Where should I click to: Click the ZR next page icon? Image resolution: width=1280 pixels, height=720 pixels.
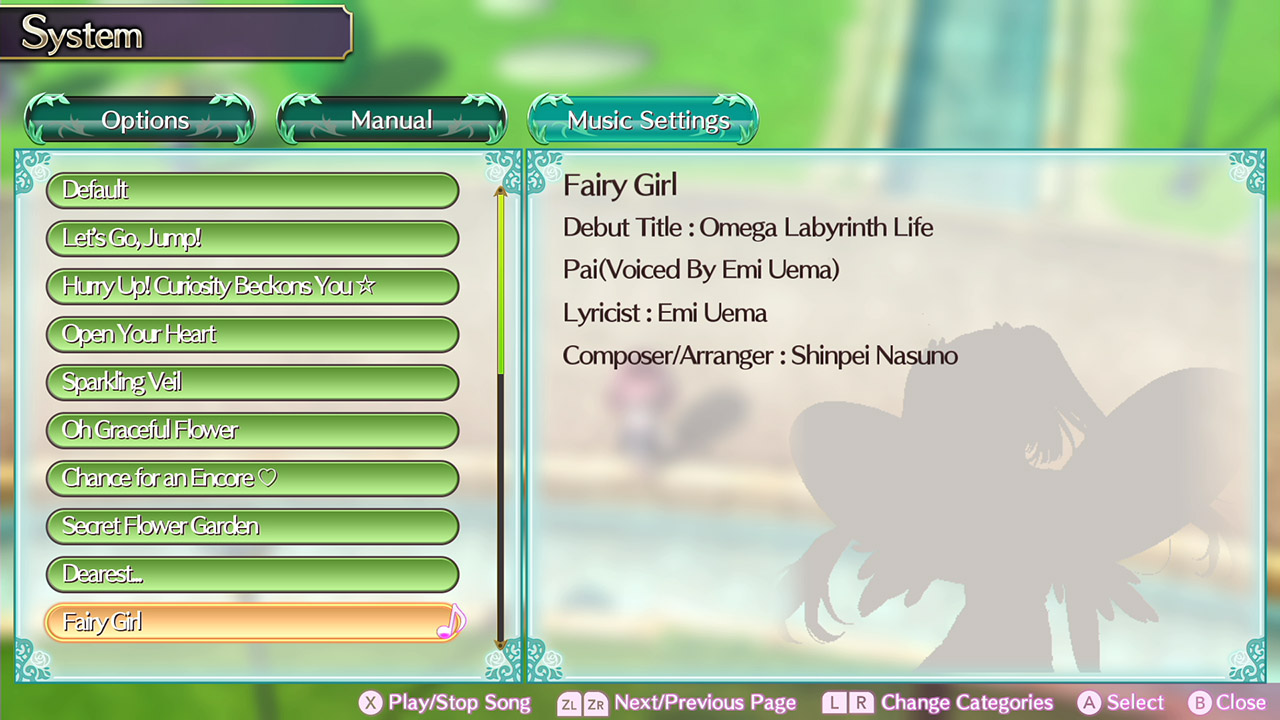tap(595, 703)
